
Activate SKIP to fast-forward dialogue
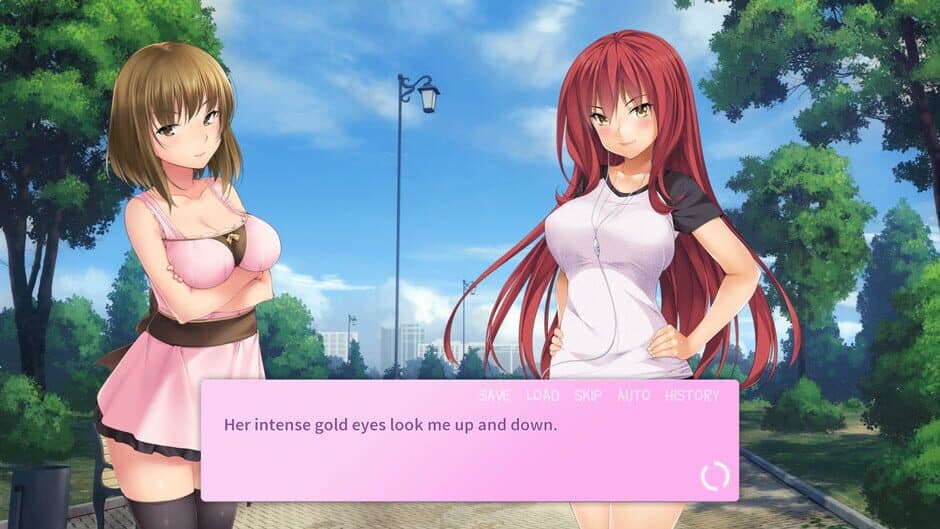pos(588,395)
